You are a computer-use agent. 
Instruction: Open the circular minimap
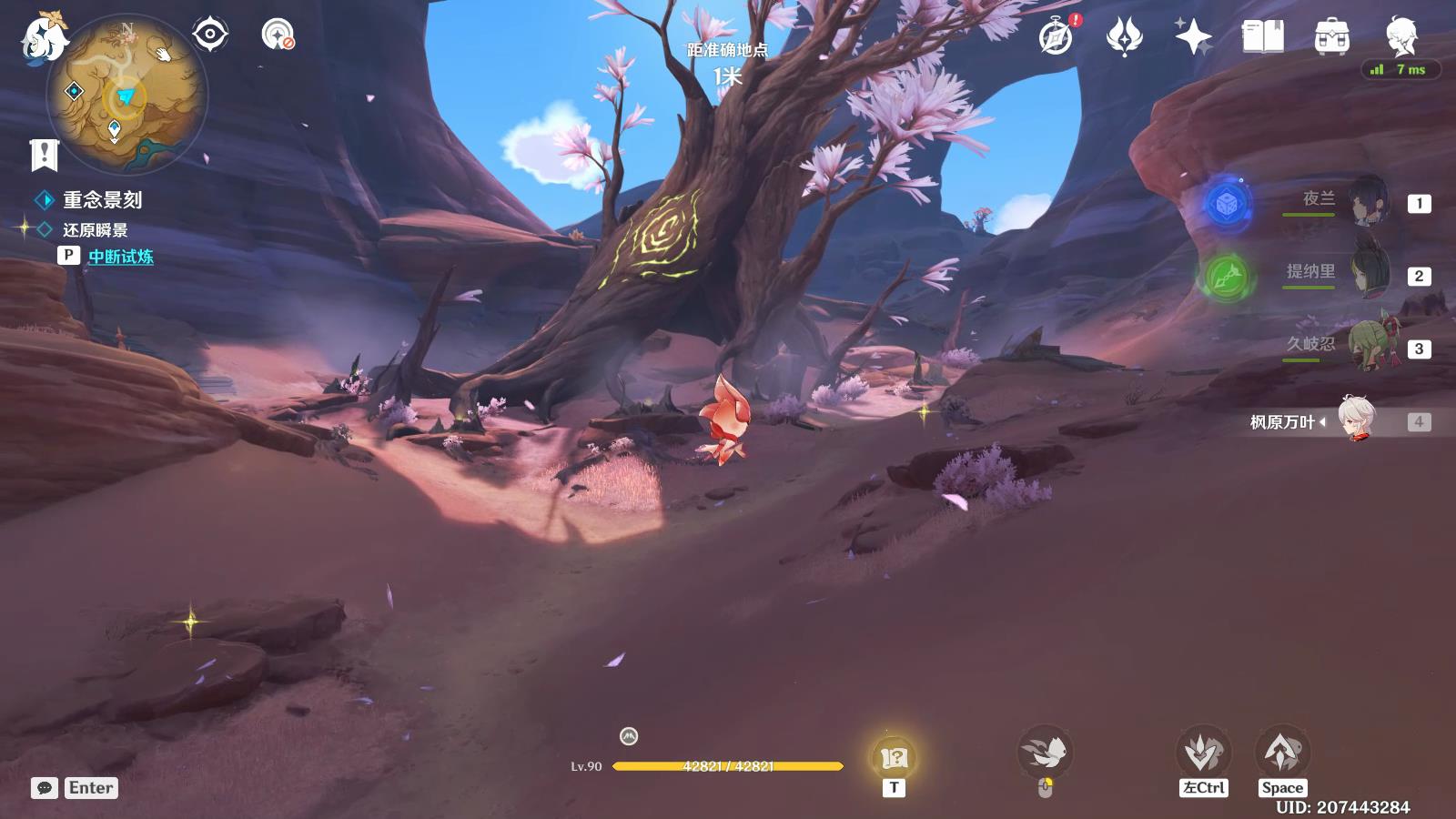click(x=126, y=95)
